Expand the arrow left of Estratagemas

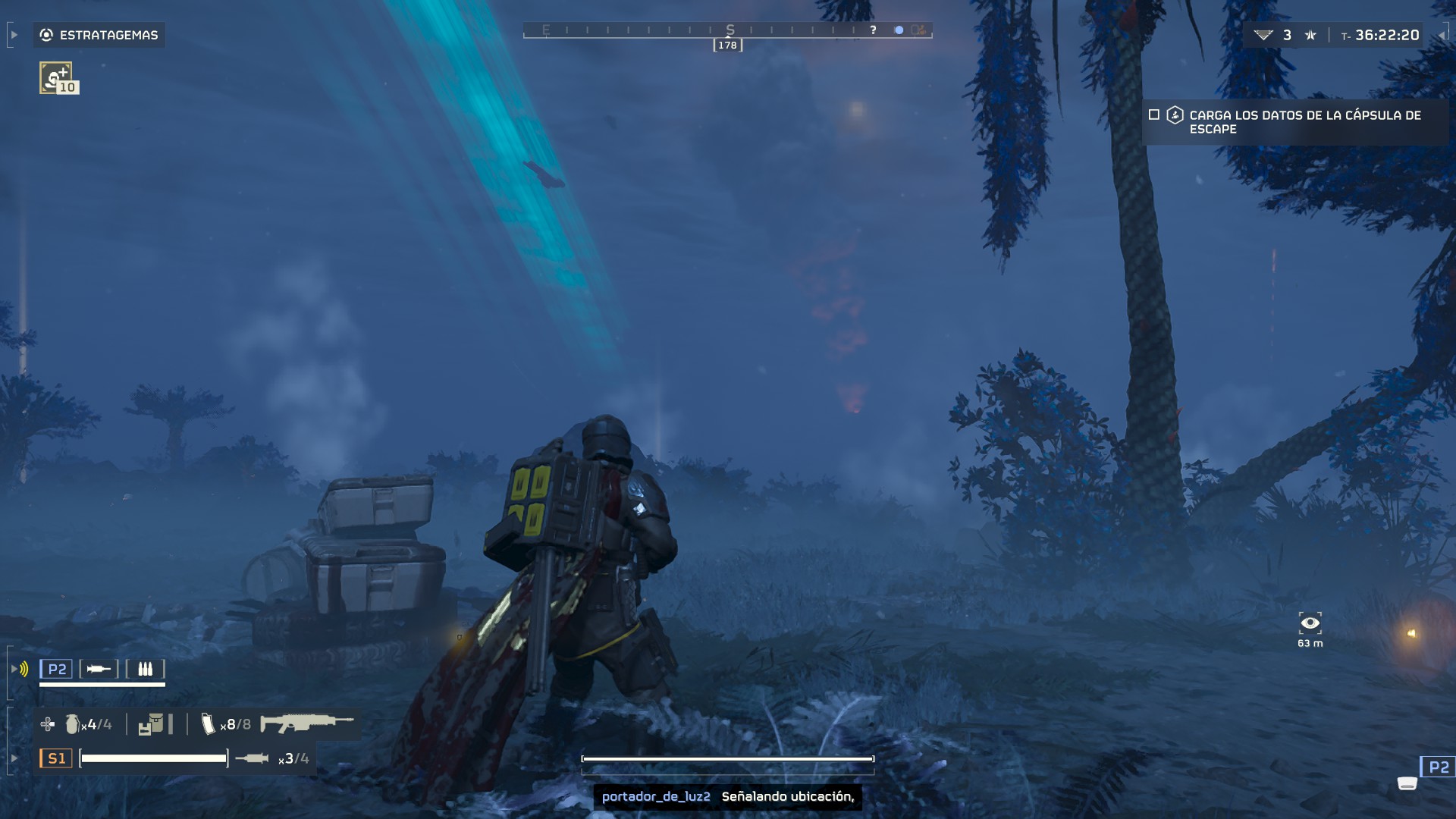[x=14, y=35]
